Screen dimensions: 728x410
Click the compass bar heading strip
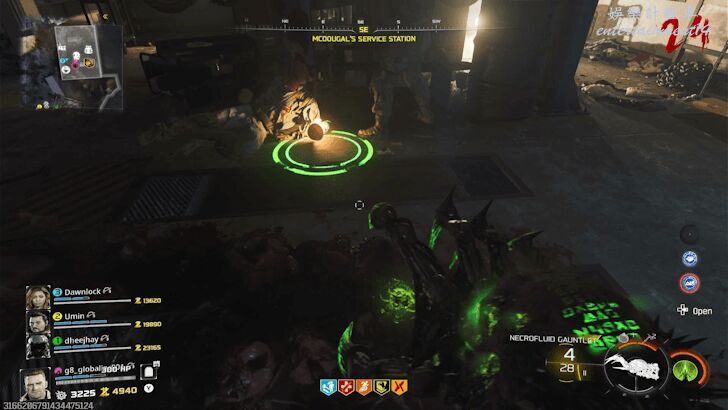point(362,22)
